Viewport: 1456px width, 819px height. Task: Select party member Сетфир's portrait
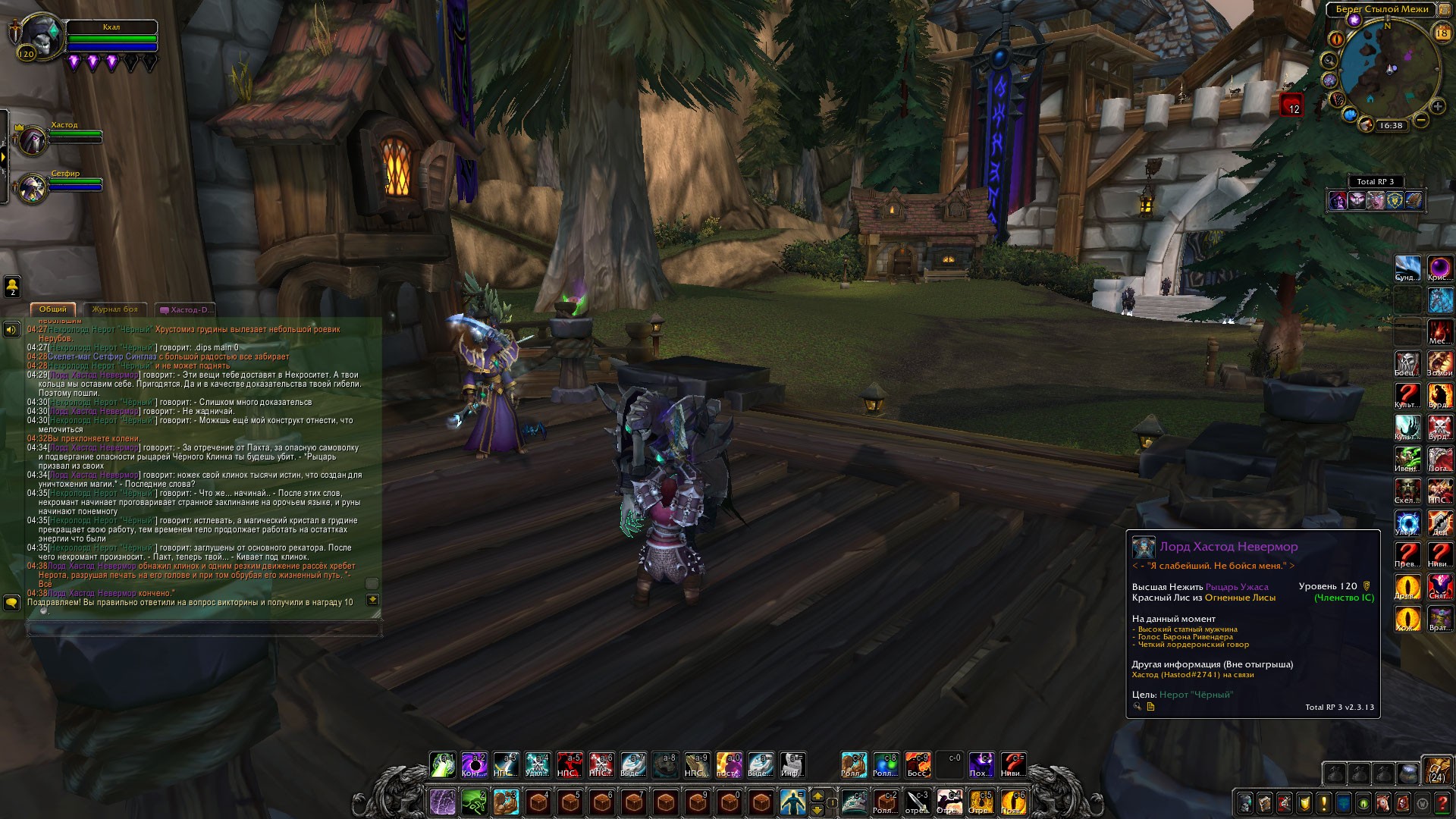[32, 189]
